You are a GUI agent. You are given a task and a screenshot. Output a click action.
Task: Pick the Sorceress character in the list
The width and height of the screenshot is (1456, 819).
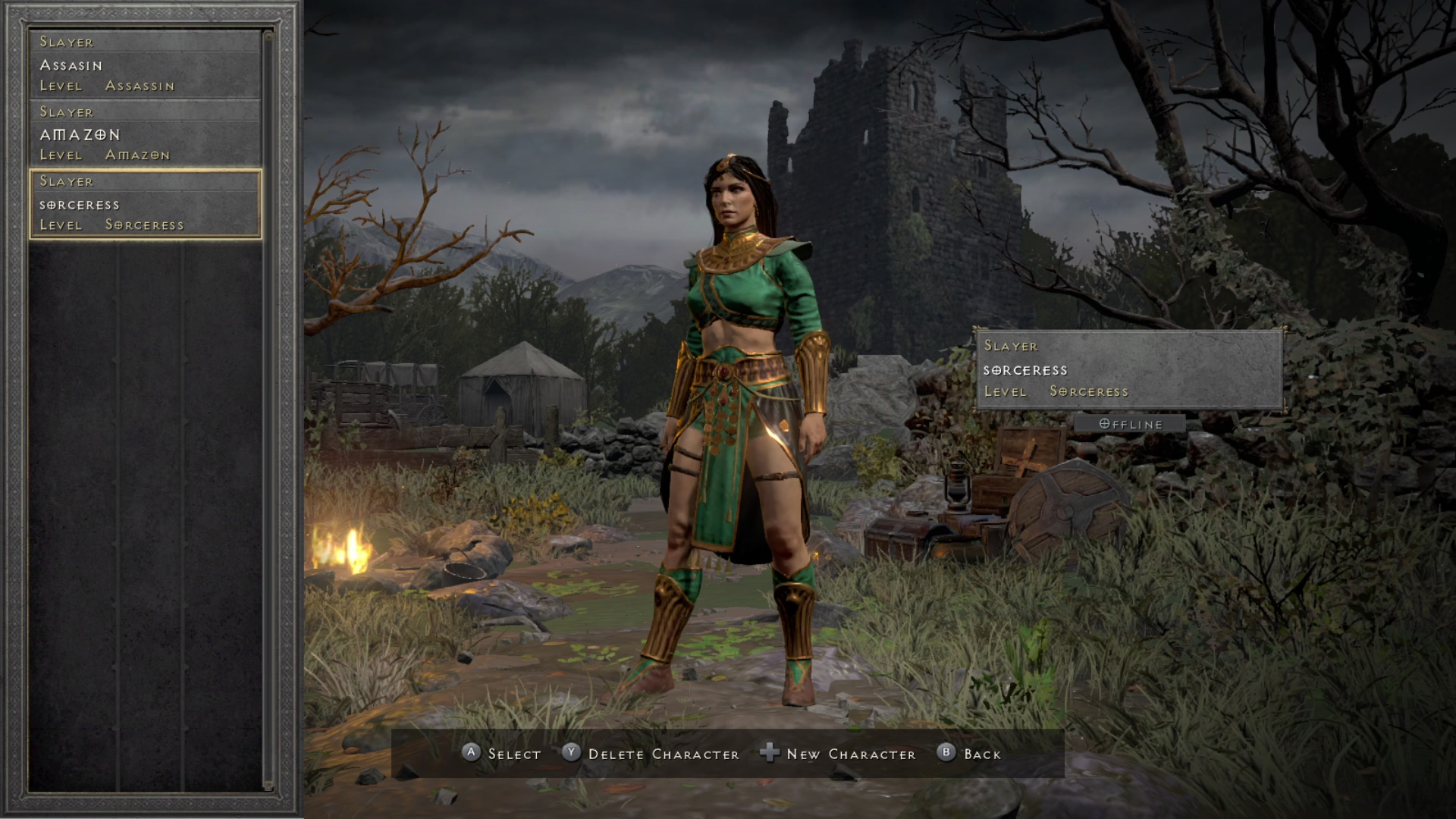[x=145, y=204]
